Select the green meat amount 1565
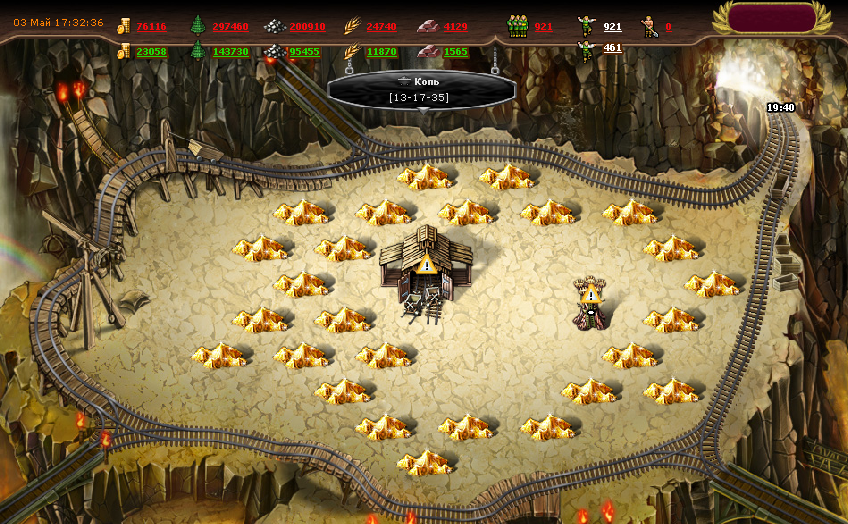The width and height of the screenshot is (848, 524). 455,51
